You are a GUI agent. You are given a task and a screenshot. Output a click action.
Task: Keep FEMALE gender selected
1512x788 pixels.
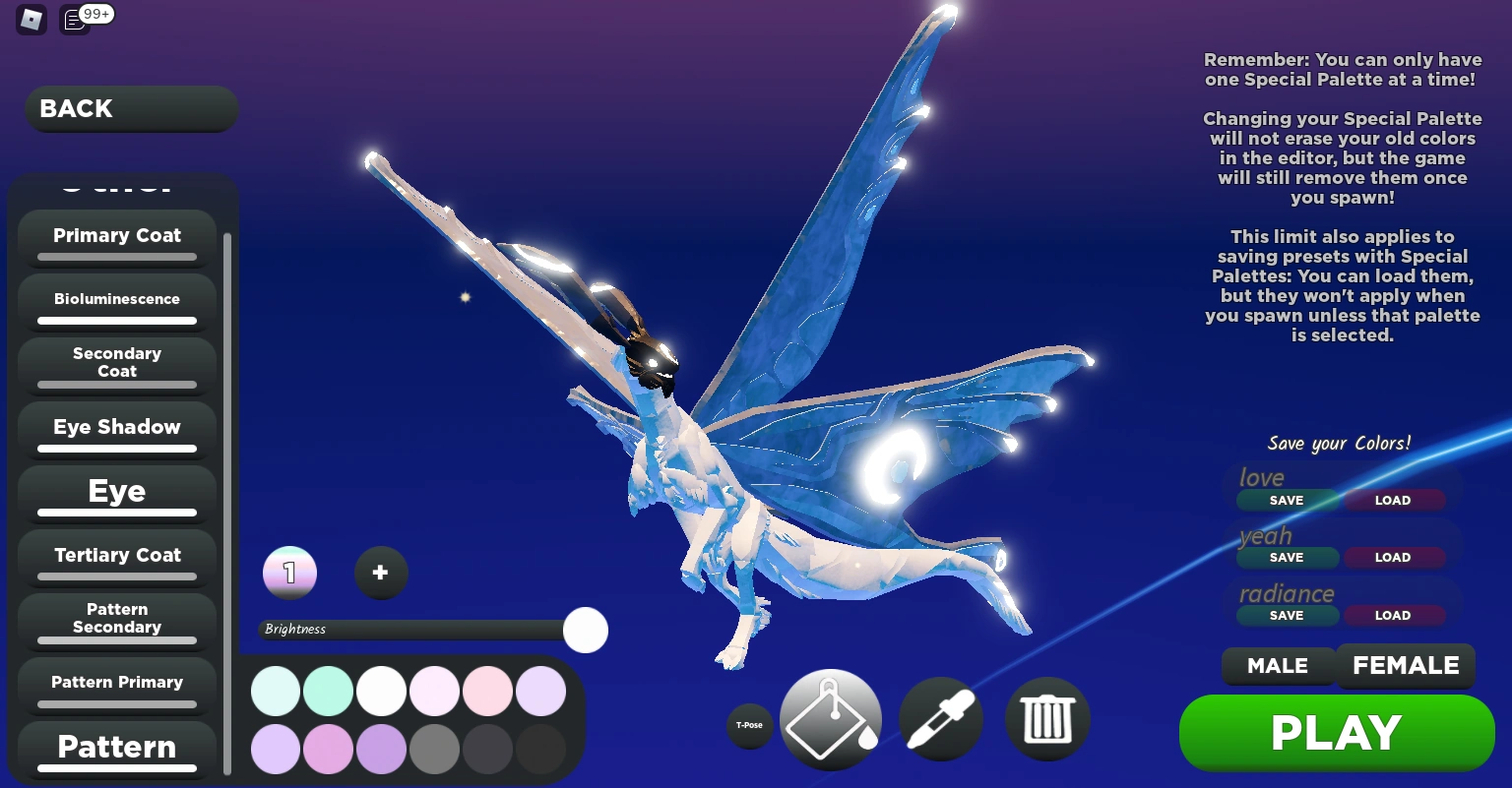[1406, 666]
